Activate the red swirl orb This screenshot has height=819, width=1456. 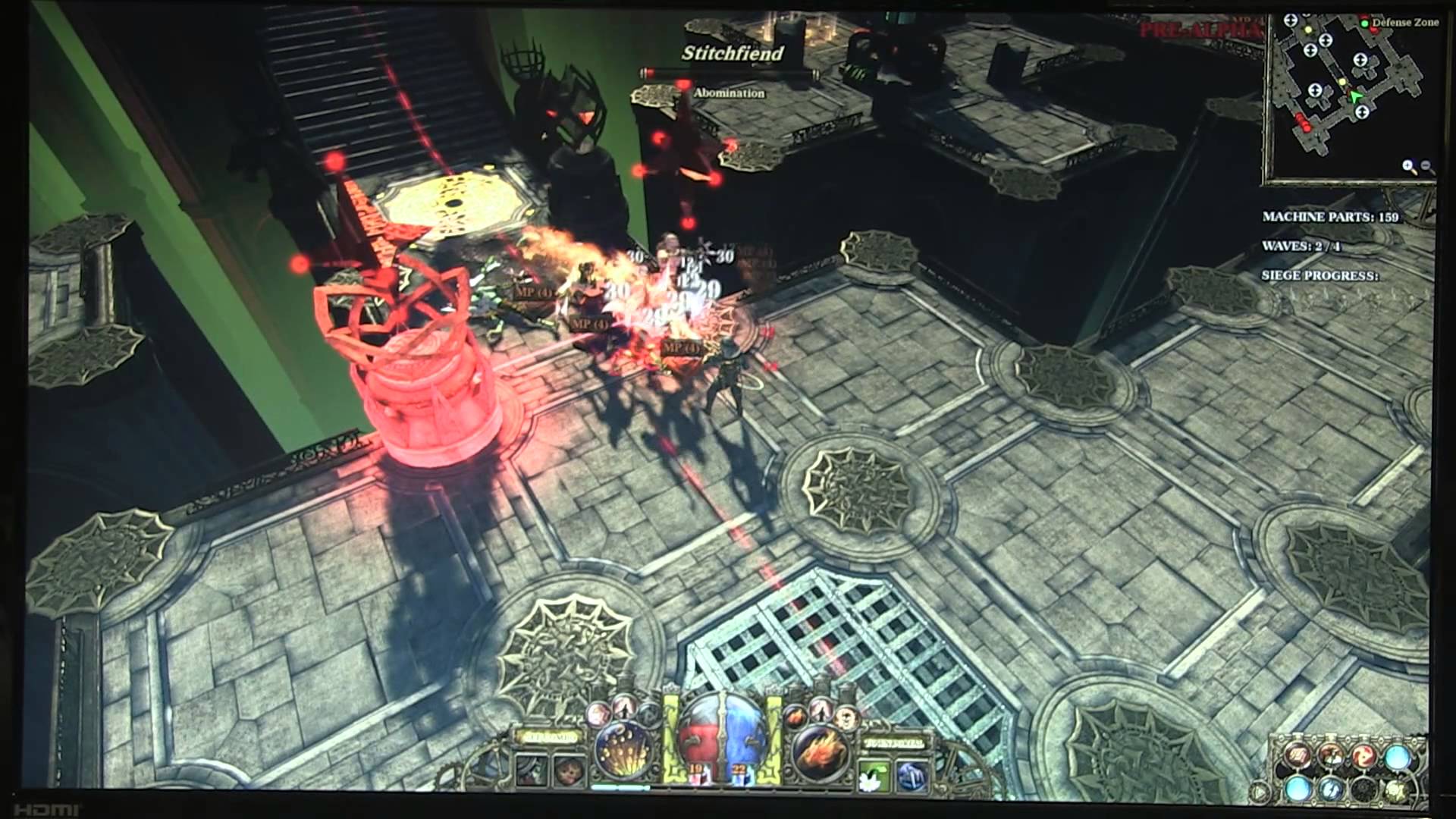click(x=1363, y=755)
